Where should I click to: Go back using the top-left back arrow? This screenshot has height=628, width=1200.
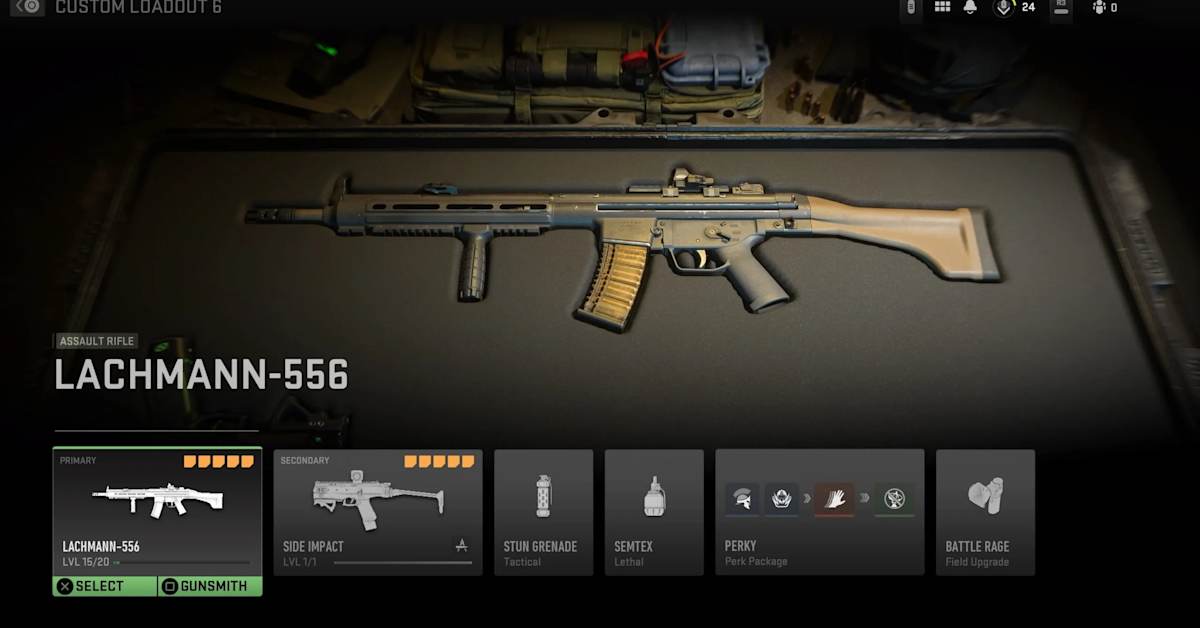click(x=28, y=8)
